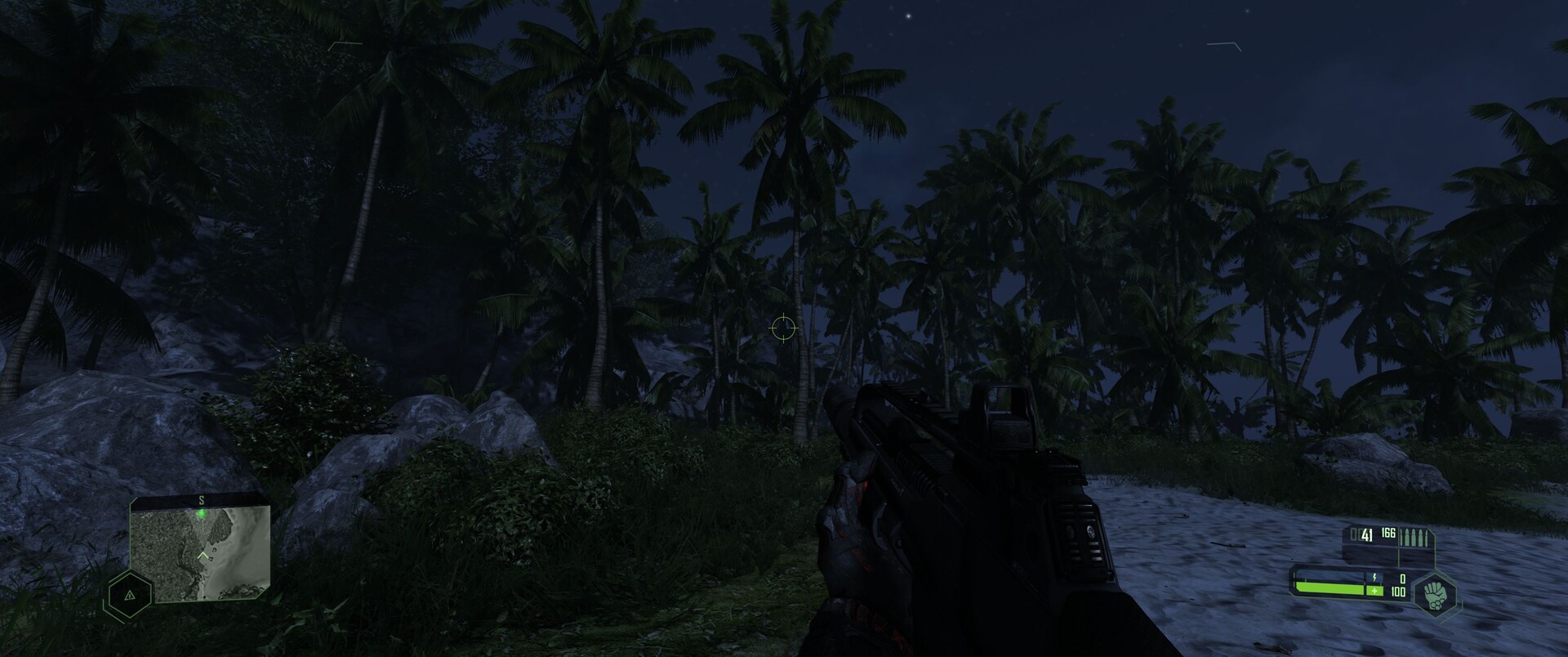1568x657 pixels.
Task: Click the rifle ammo bullet icons
Action: (x=1414, y=537)
